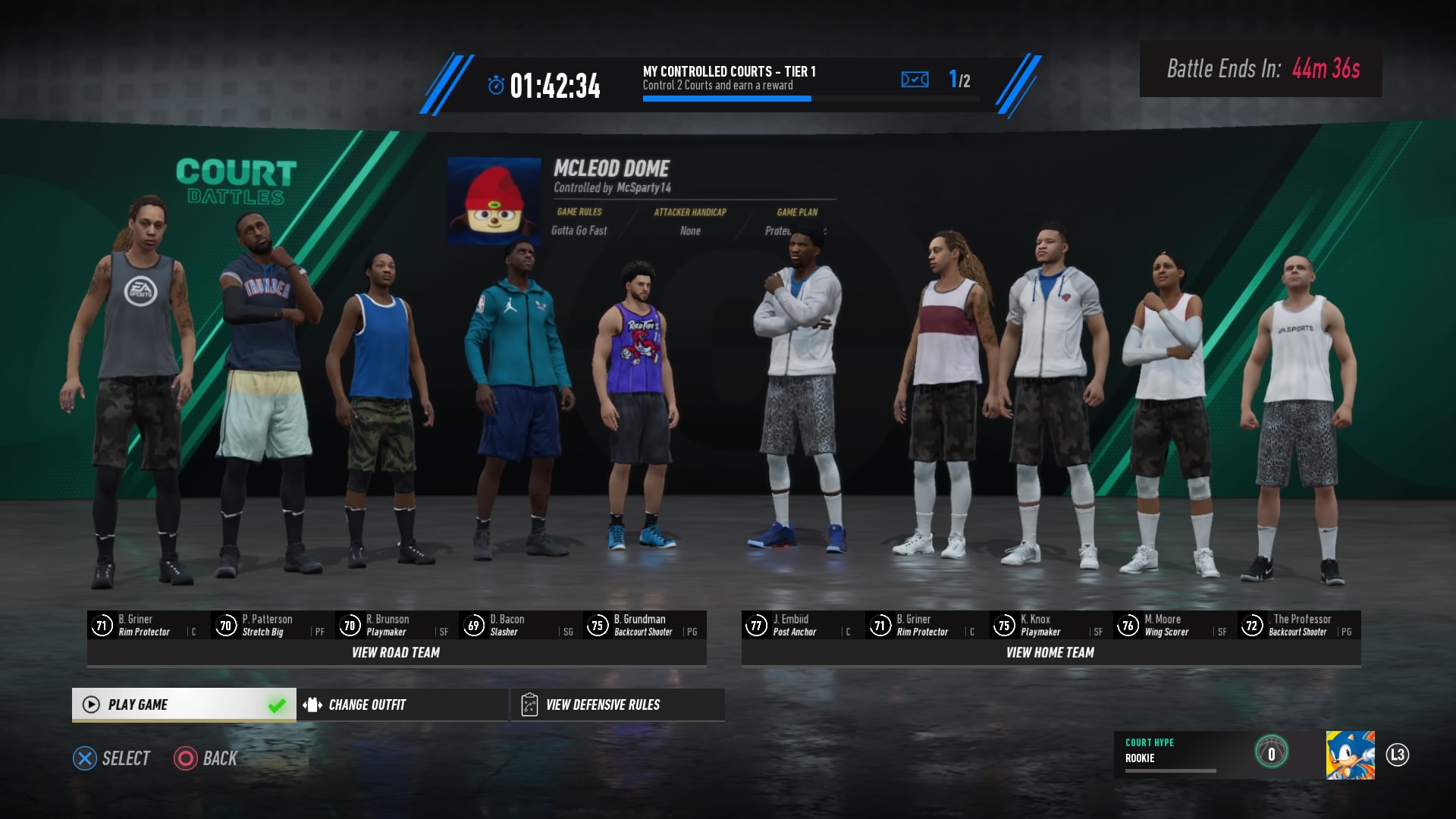Select the ticket icon showing 1/2 courts
The image size is (1456, 819).
tap(915, 79)
